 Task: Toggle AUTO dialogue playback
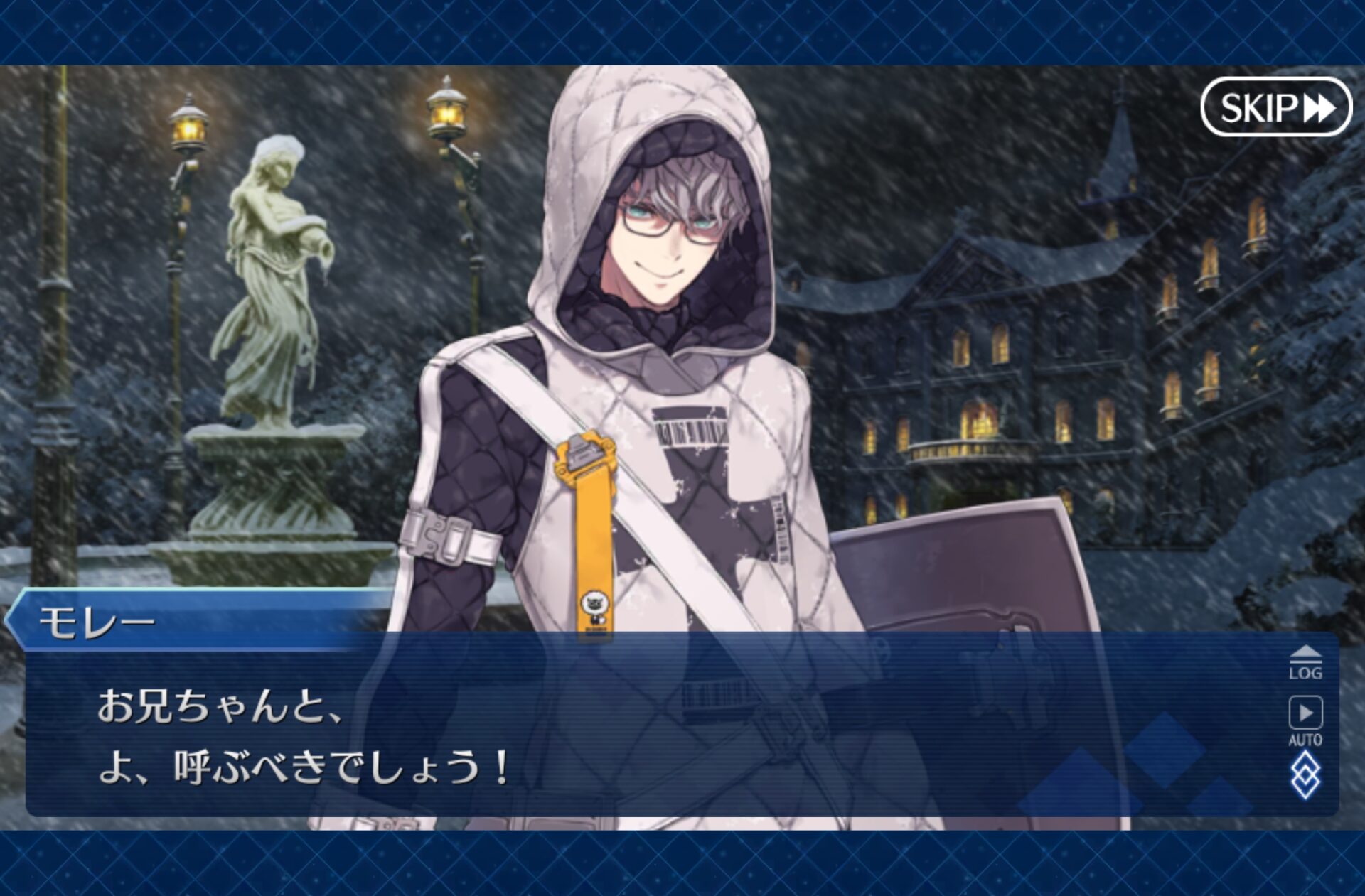[x=1305, y=720]
